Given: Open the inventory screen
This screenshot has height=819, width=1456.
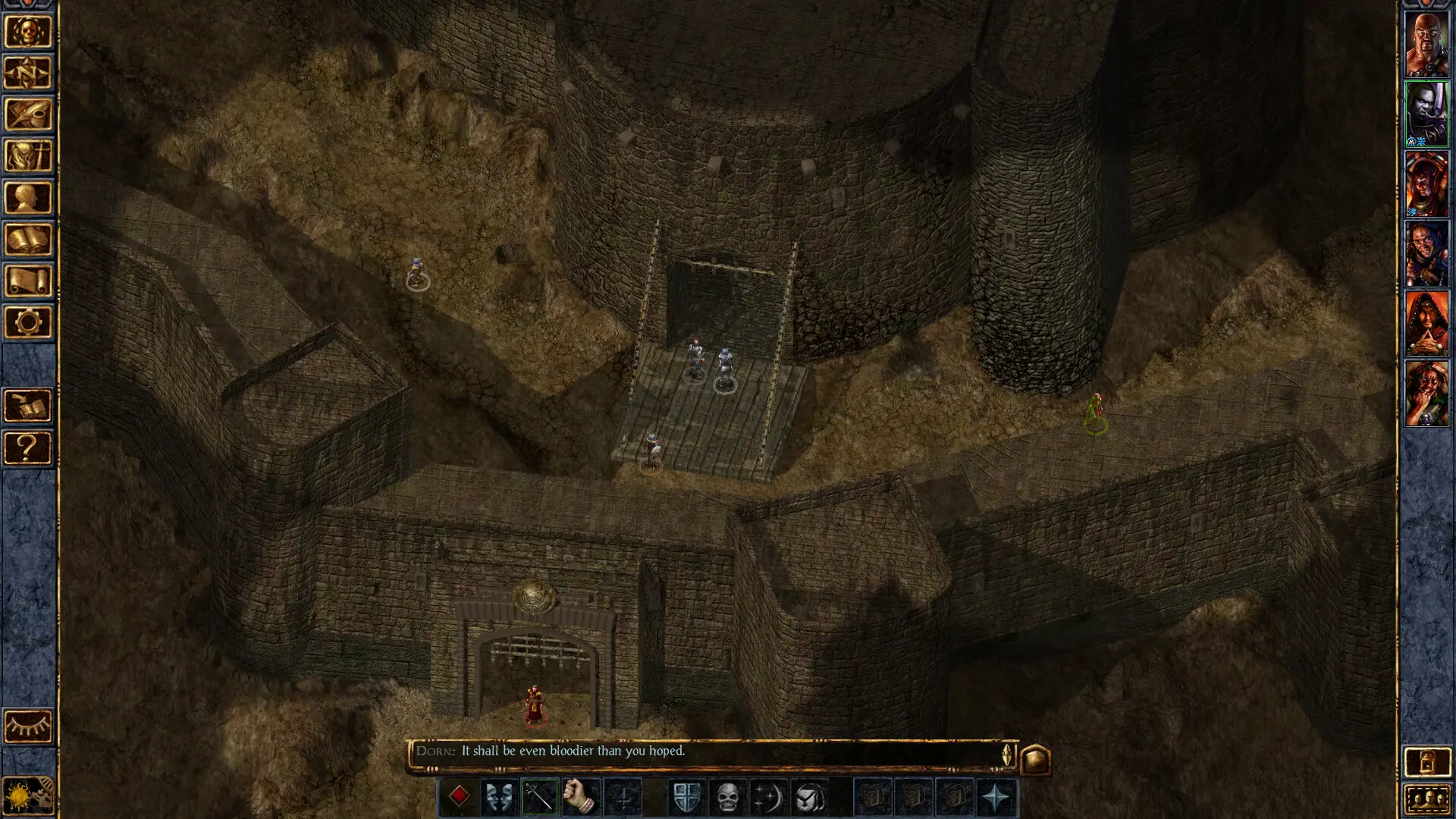Looking at the screenshot, I should tap(28, 156).
